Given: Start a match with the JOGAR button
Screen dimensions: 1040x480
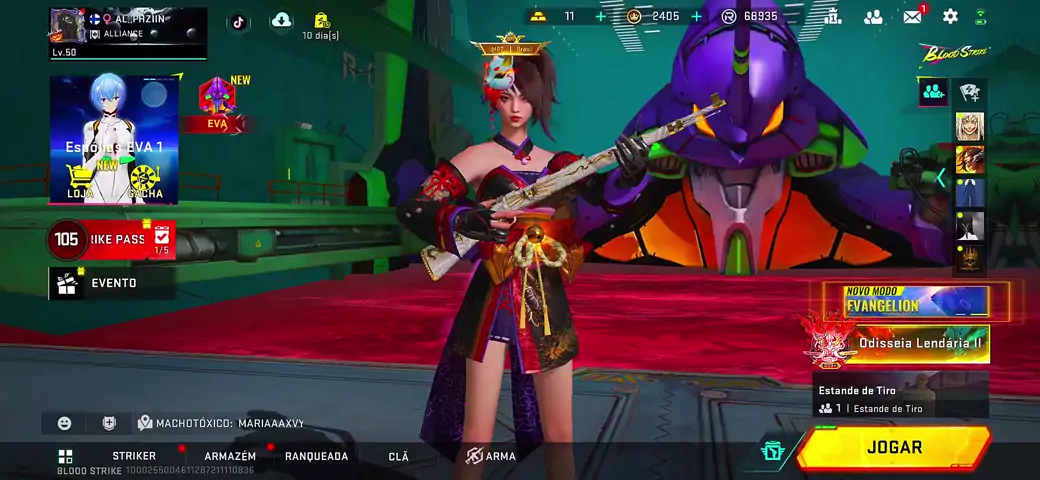Looking at the screenshot, I should pyautogui.click(x=894, y=448).
